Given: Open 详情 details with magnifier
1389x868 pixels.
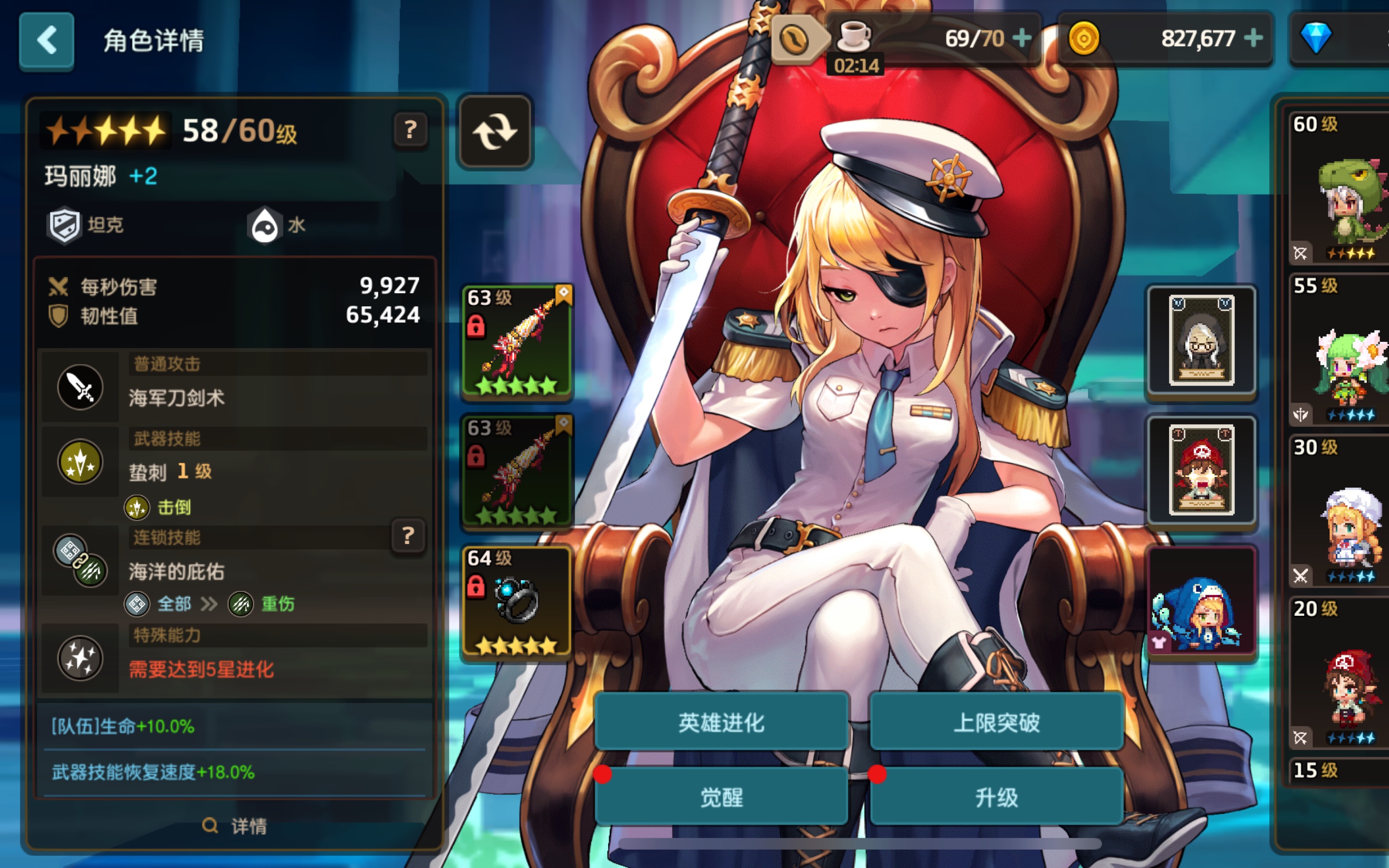Looking at the screenshot, I should point(235,826).
